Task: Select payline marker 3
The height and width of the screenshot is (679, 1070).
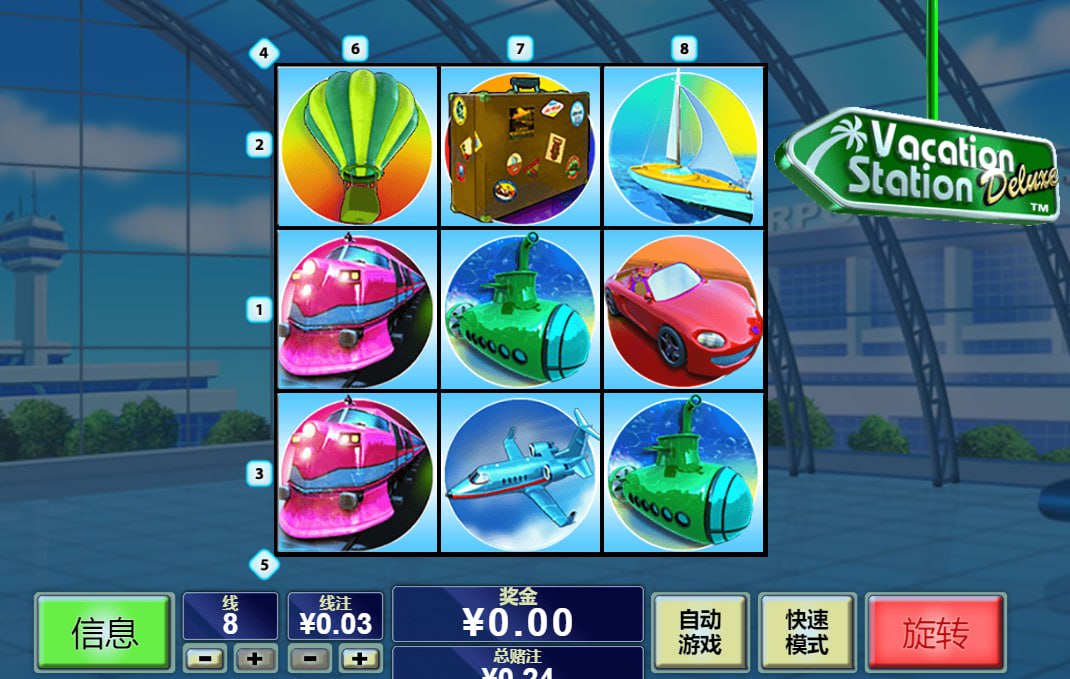Action: coord(259,474)
